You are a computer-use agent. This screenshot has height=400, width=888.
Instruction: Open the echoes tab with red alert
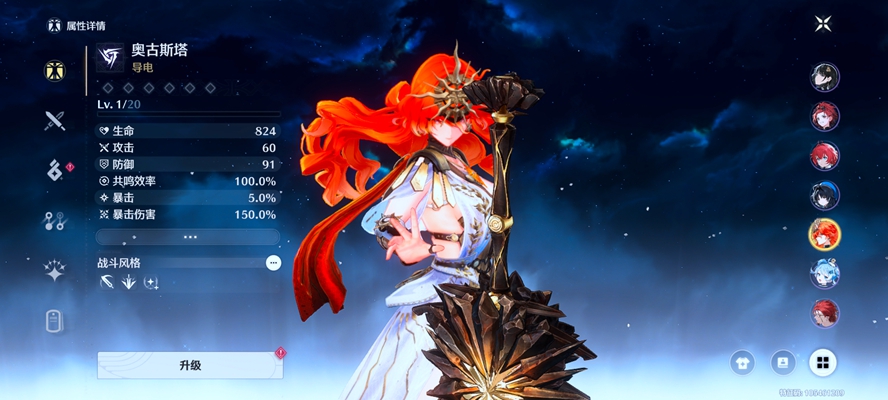[x=55, y=171]
